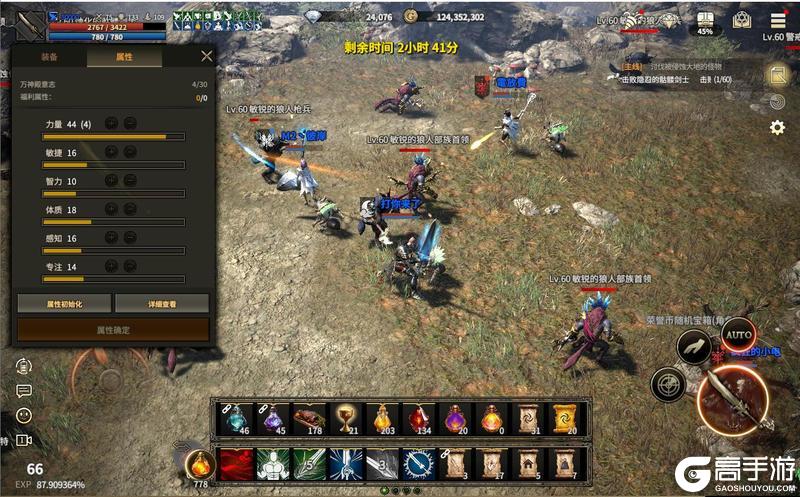
Task: Activate the circular target lock button
Action: 668,383
